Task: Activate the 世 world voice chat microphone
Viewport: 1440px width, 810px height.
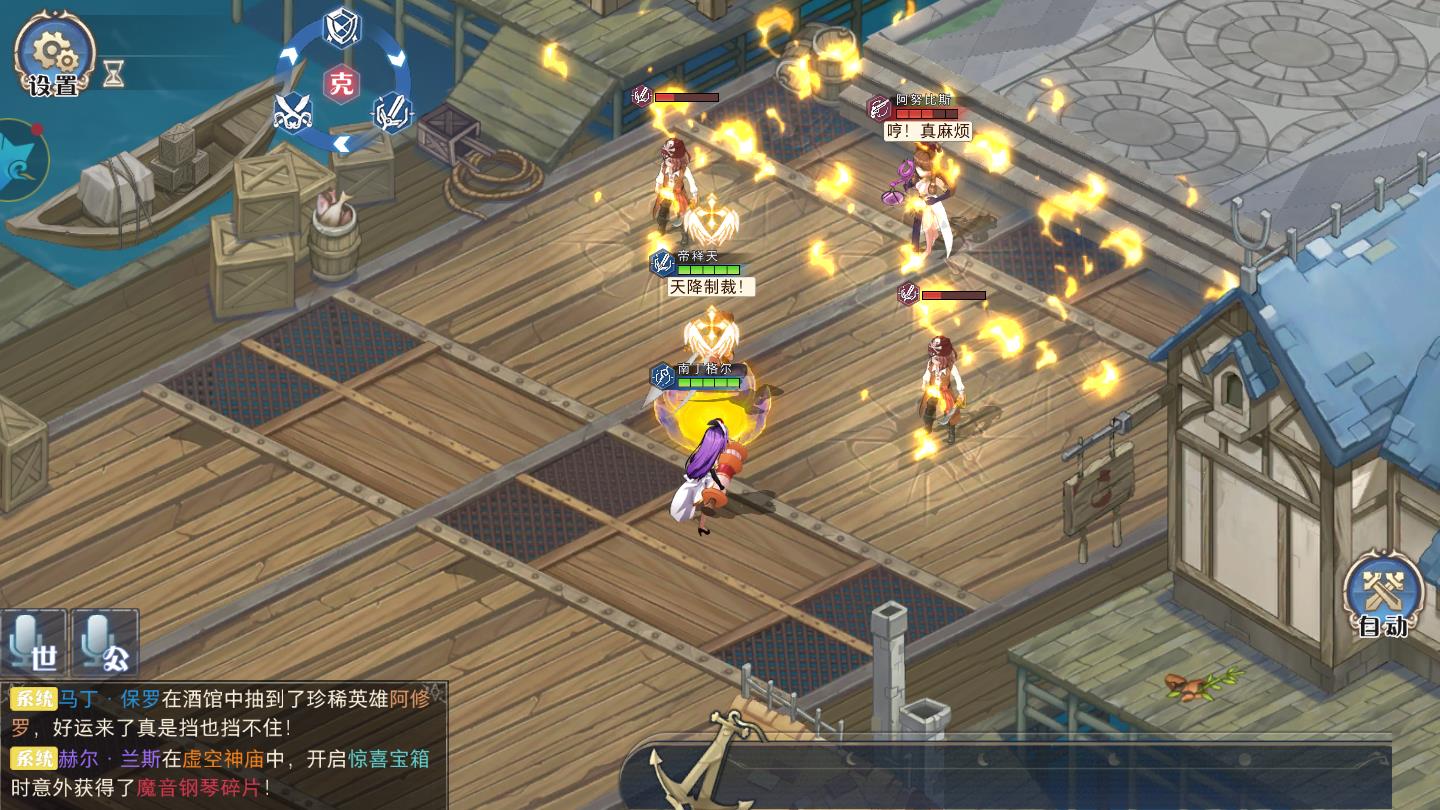Action: 33,642
